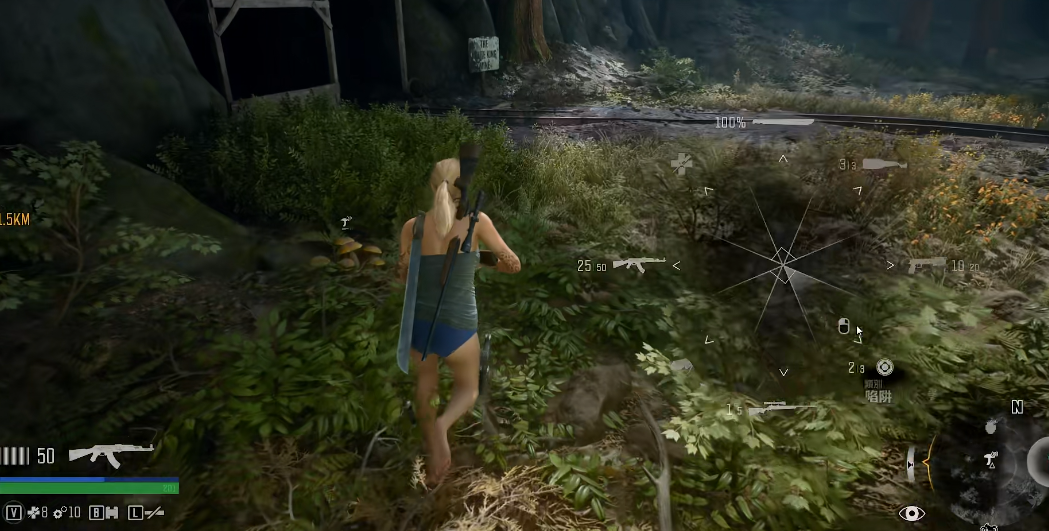
Task: Click the flashlight icon
Action: 154,513
